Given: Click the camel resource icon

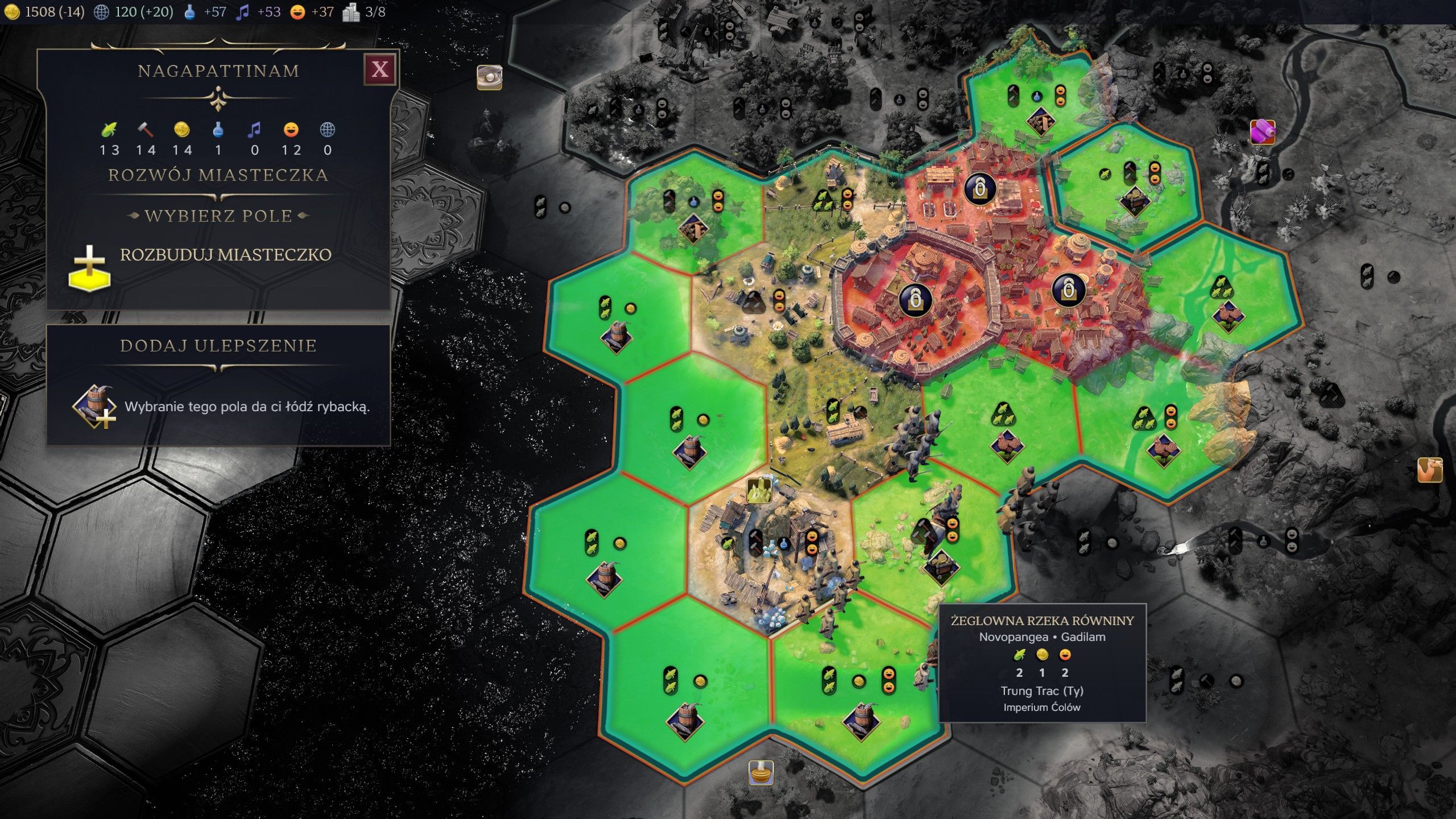Looking at the screenshot, I should (x=1429, y=470).
